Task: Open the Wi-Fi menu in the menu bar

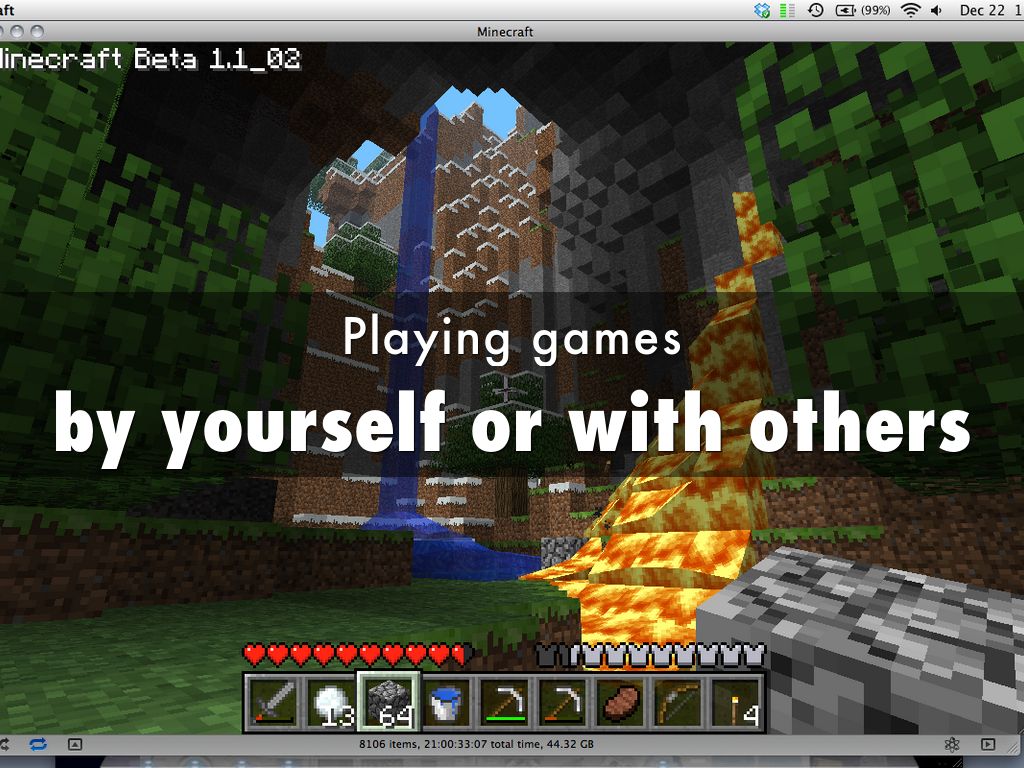Action: (910, 10)
